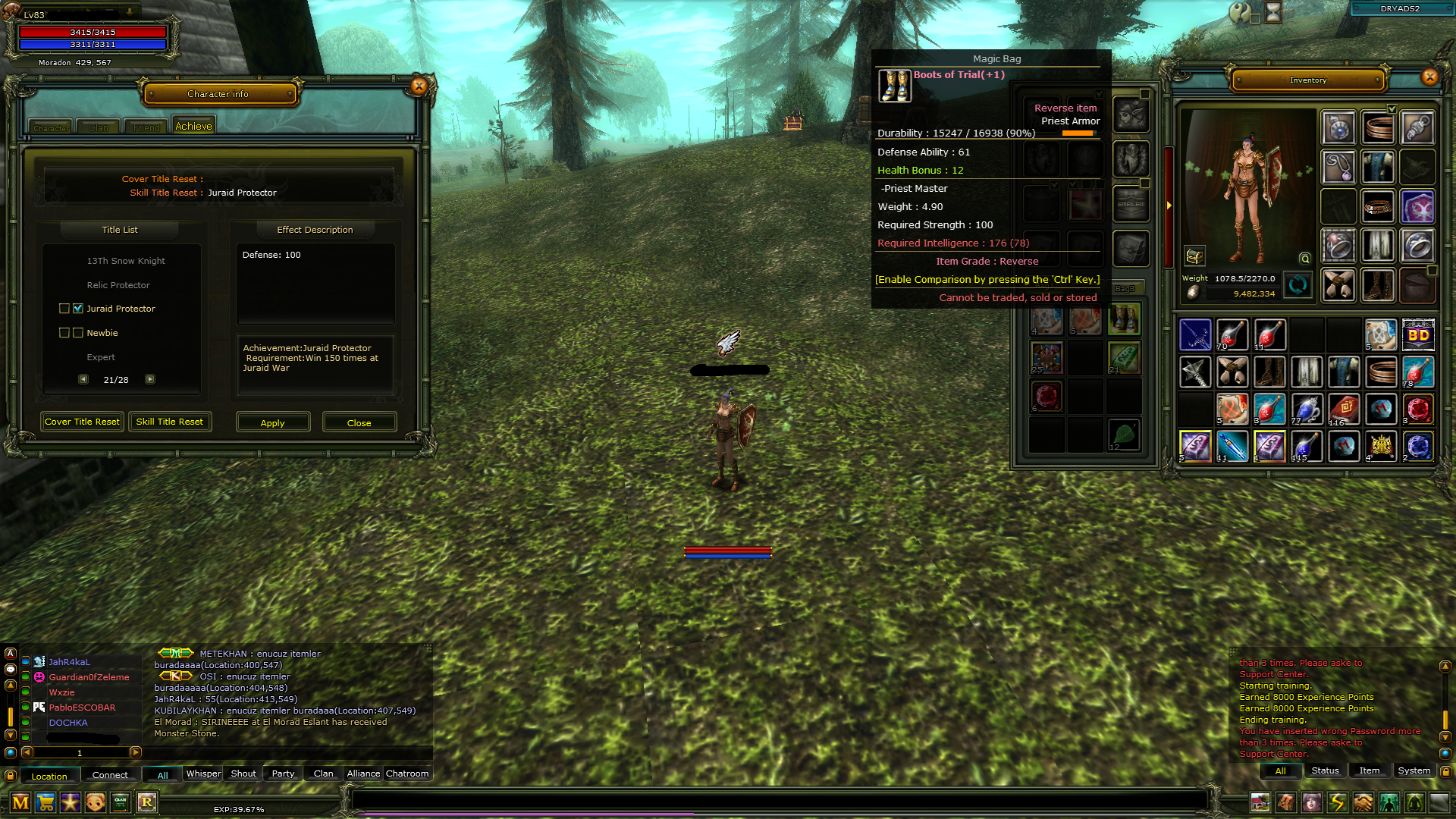The image size is (1456, 819).
Task: Select player JahR4kaL in the list
Action: click(69, 662)
